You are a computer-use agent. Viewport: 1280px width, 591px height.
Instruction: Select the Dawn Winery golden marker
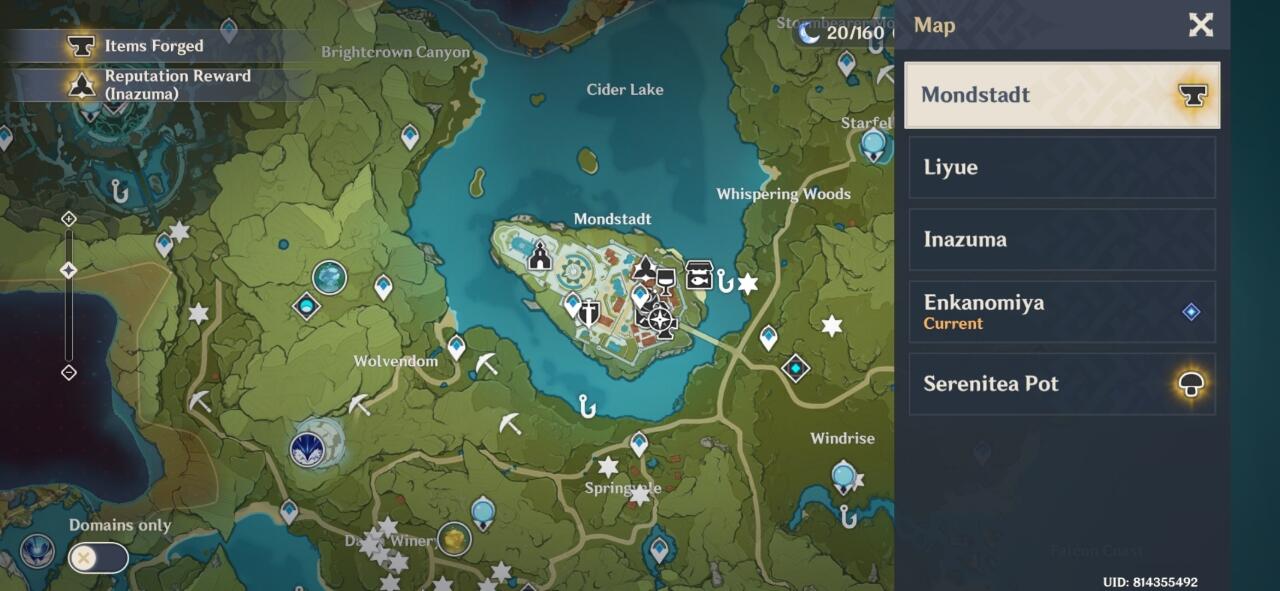454,539
